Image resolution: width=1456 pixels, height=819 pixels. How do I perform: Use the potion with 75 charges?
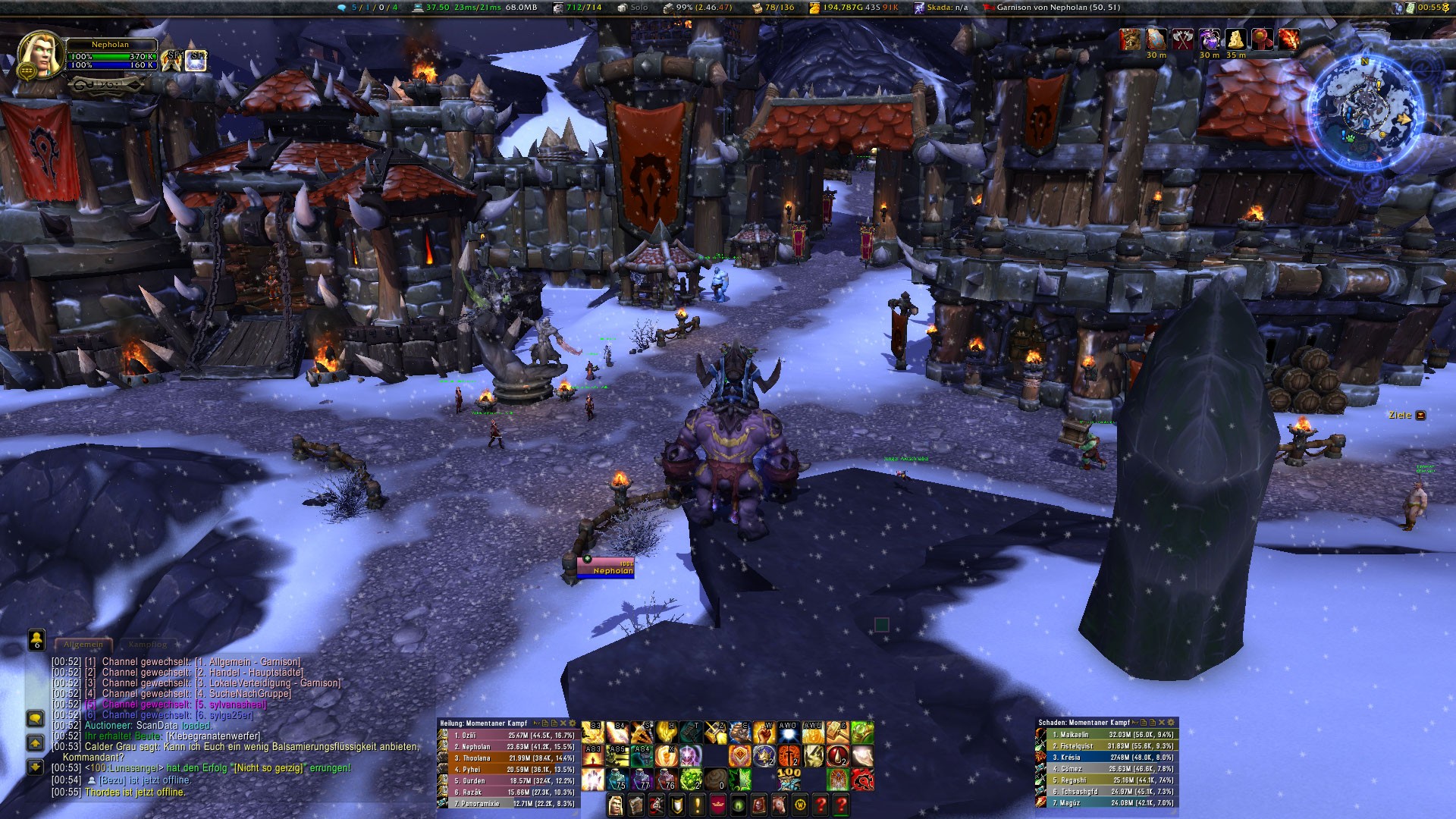tap(616, 780)
